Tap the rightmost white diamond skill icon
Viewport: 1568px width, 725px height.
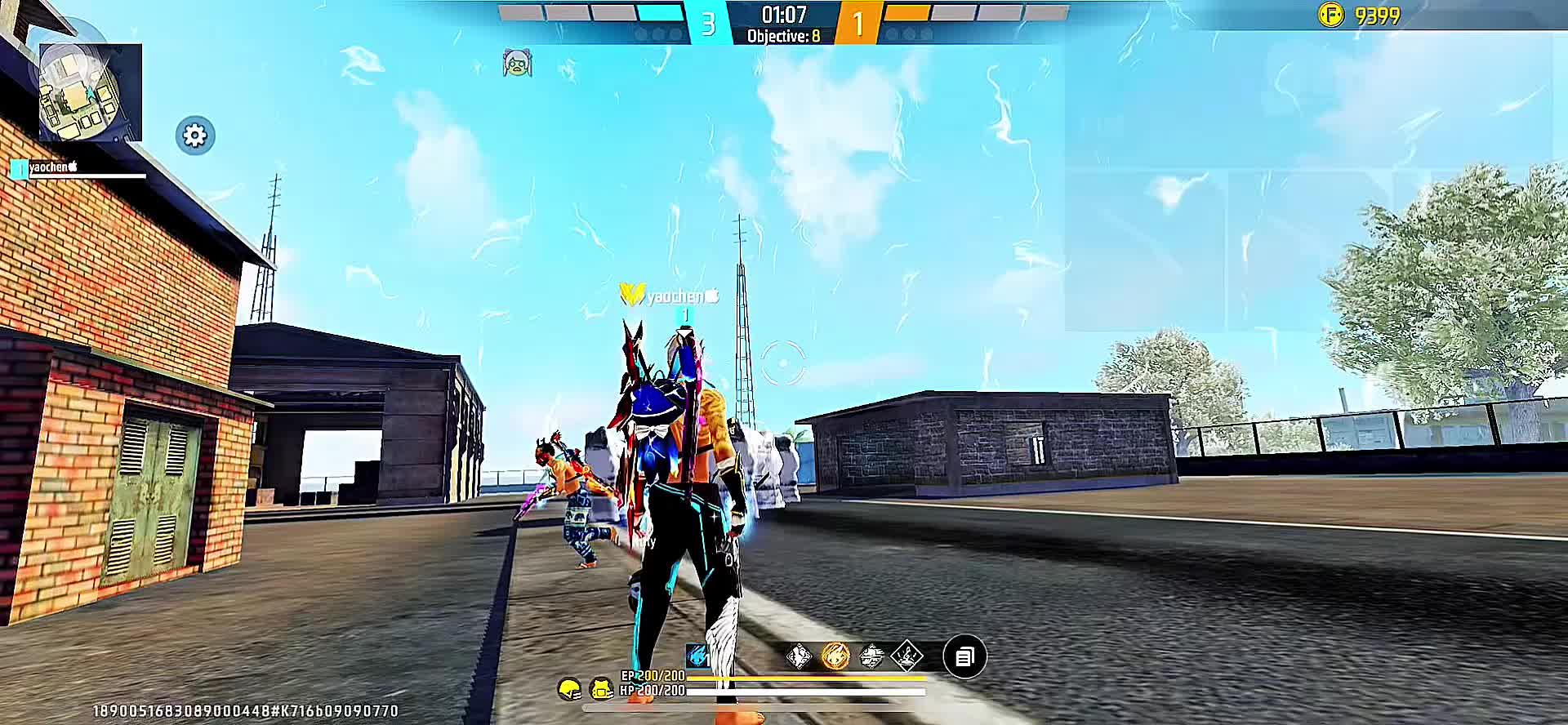coord(906,656)
